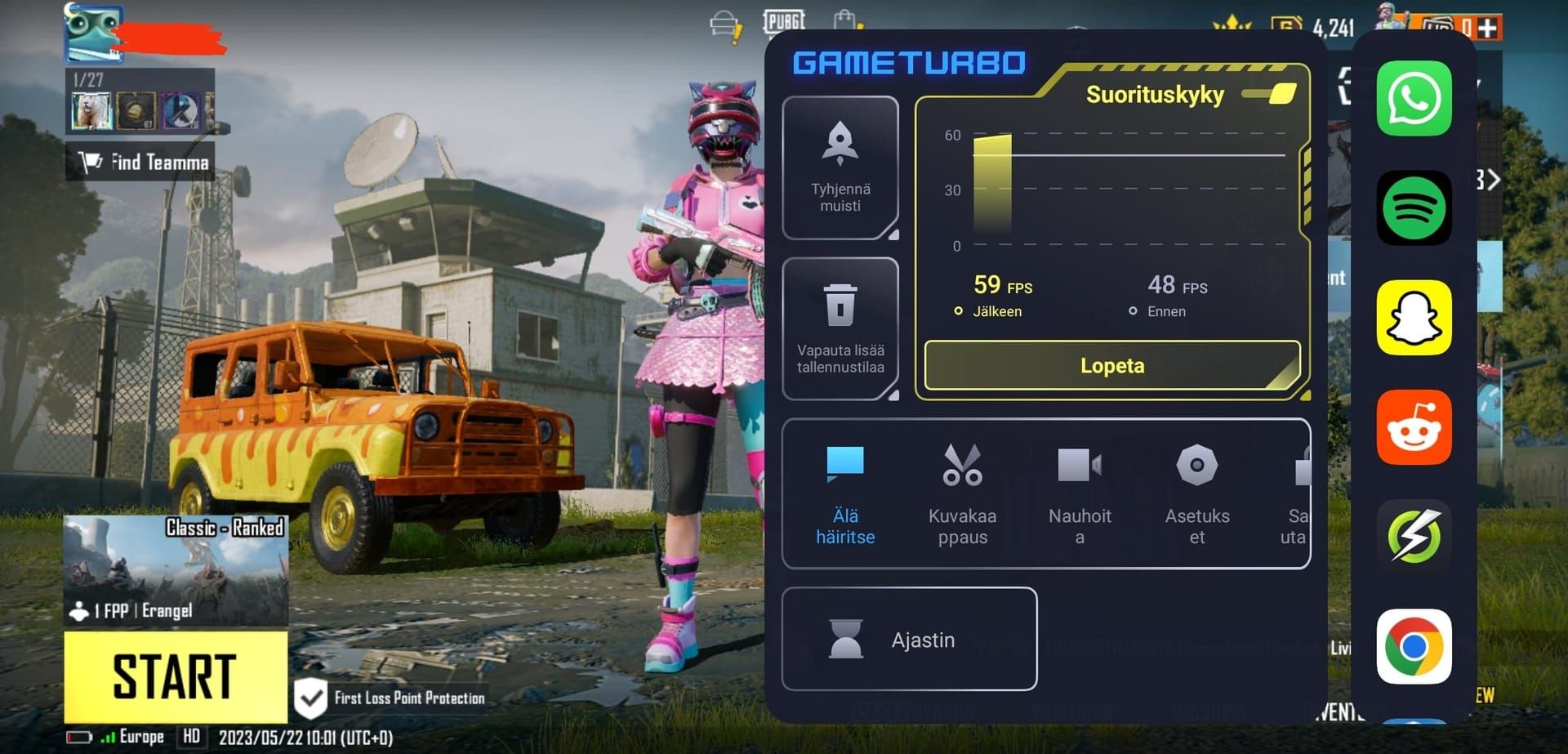Open the Tyhjennä muisti (clear memory) tool
This screenshot has width=1568, height=754.
pyautogui.click(x=840, y=167)
